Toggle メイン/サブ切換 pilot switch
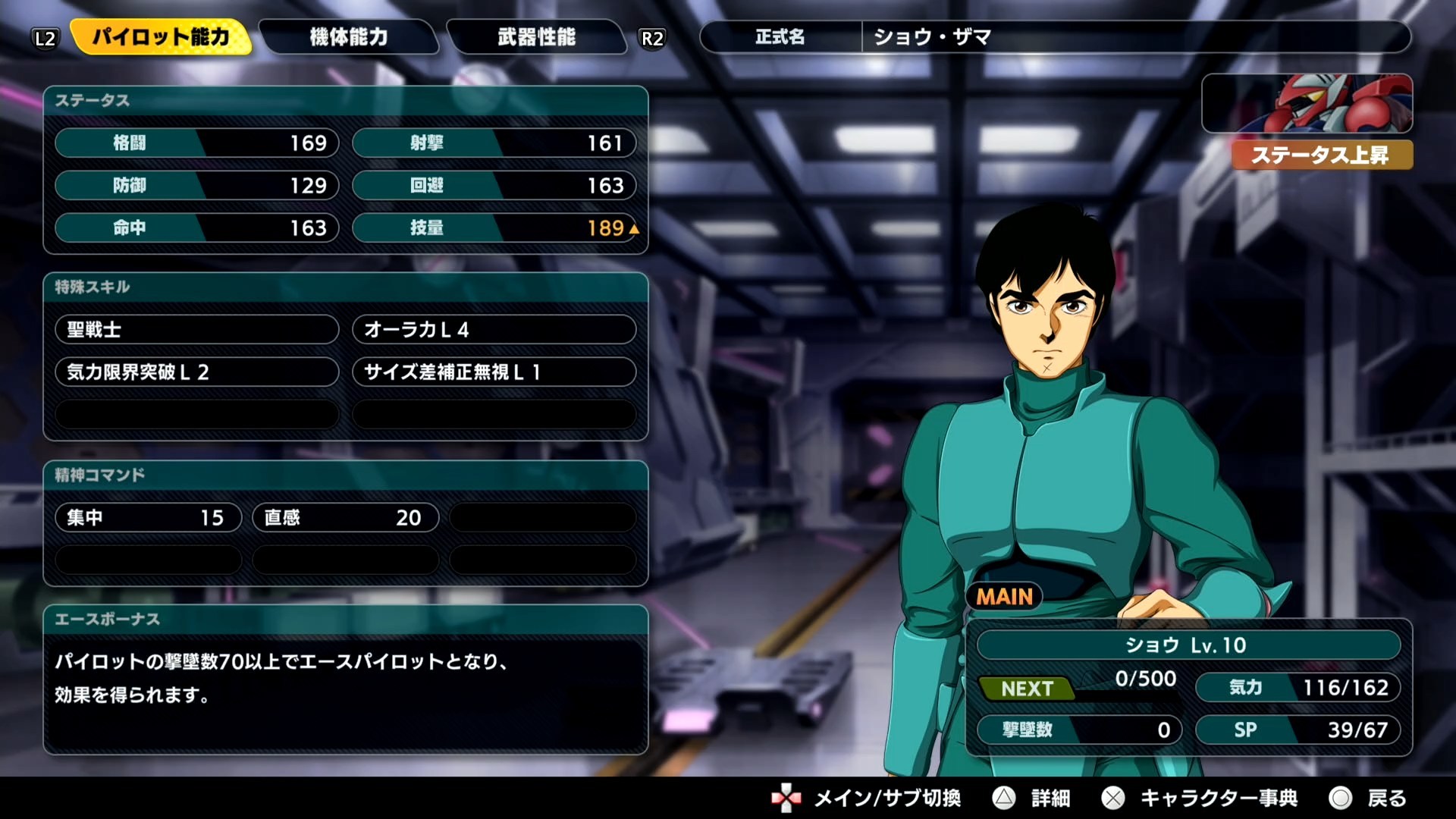 866,798
